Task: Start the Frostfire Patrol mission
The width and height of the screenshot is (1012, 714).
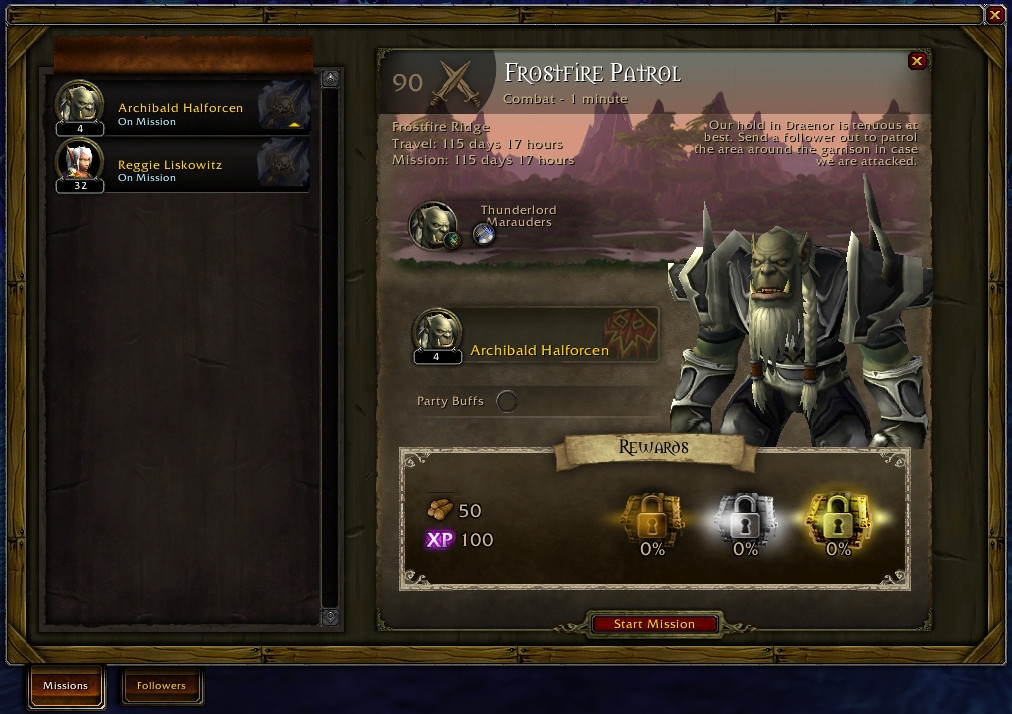Action: click(x=654, y=624)
